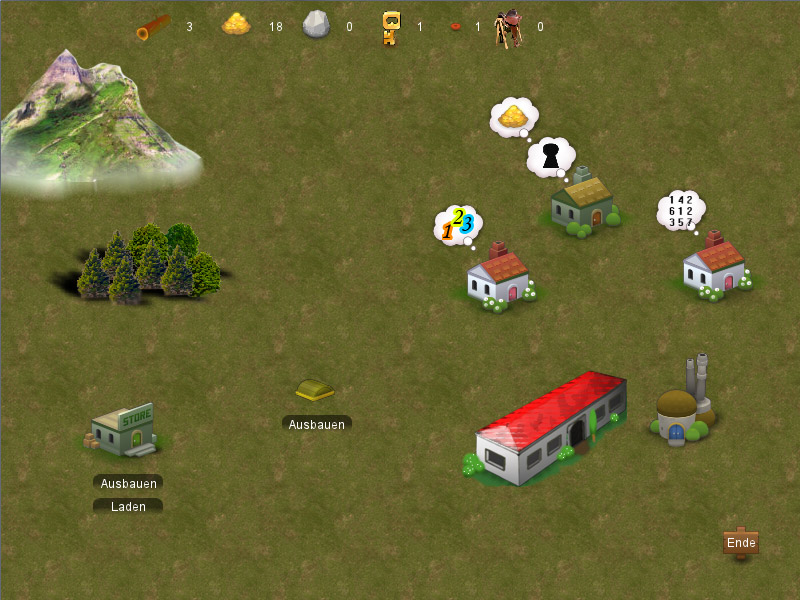This screenshot has height=600, width=800.
Task: Click the Ende signpost button
Action: click(741, 543)
